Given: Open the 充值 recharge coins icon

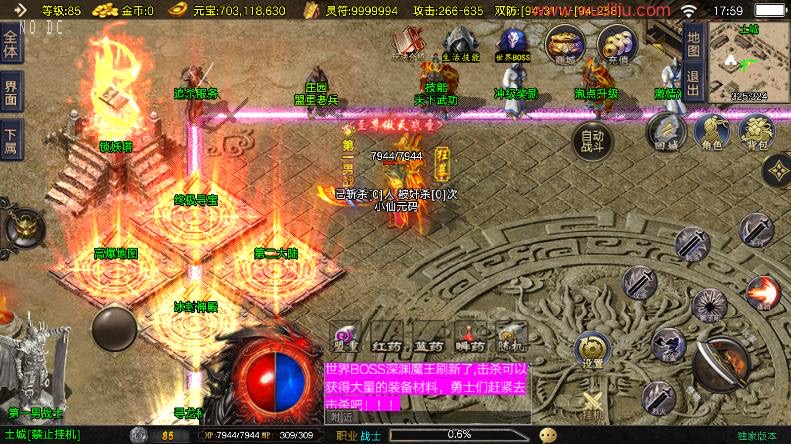Looking at the screenshot, I should pos(616,45).
